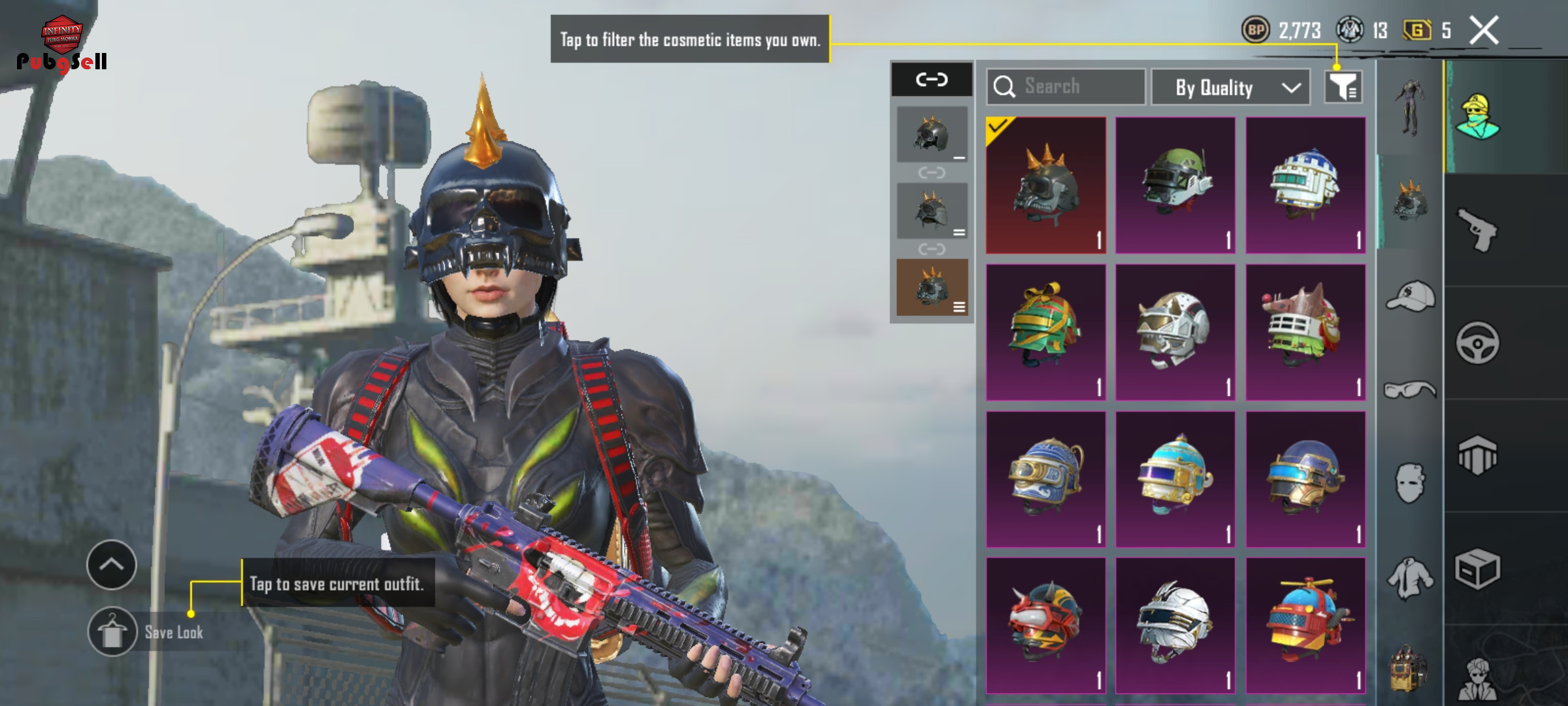1568x706 pixels.
Task: Close the inventory screen
Action: click(x=1484, y=30)
